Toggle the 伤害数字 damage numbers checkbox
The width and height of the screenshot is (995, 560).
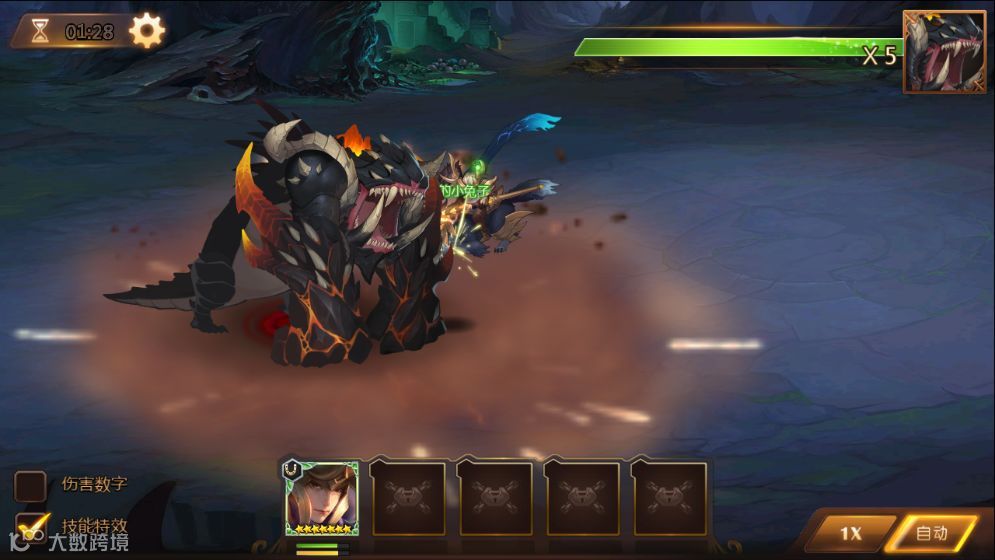[x=31, y=486]
